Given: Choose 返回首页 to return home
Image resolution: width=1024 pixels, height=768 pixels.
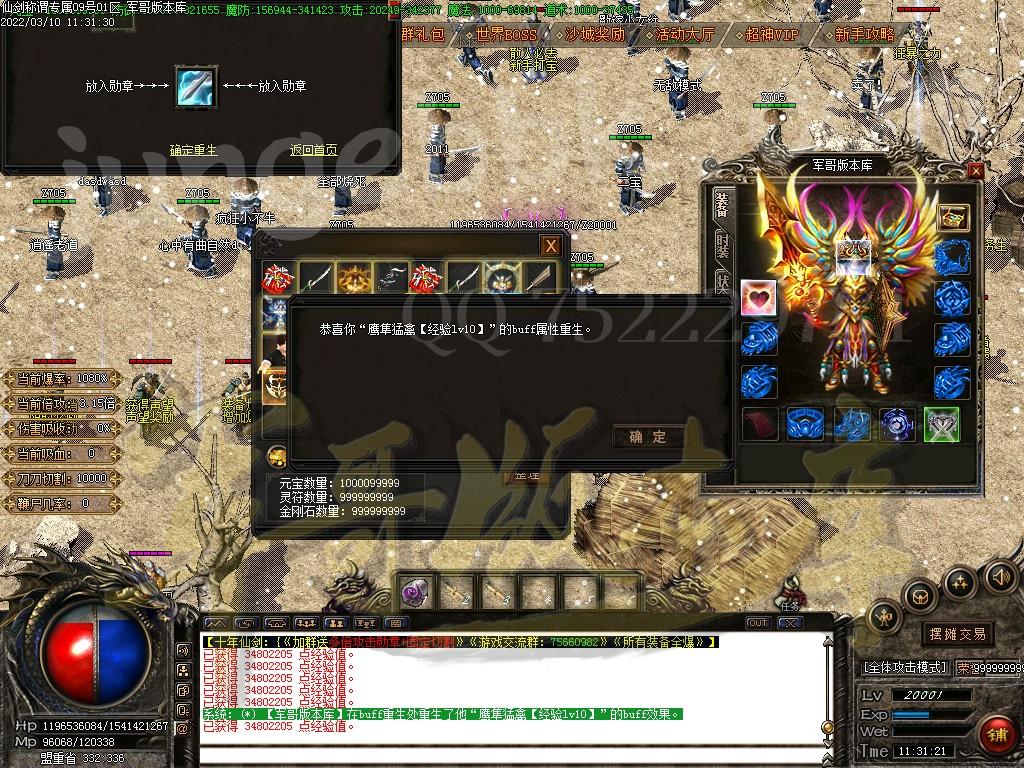Looking at the screenshot, I should pyautogui.click(x=313, y=150).
